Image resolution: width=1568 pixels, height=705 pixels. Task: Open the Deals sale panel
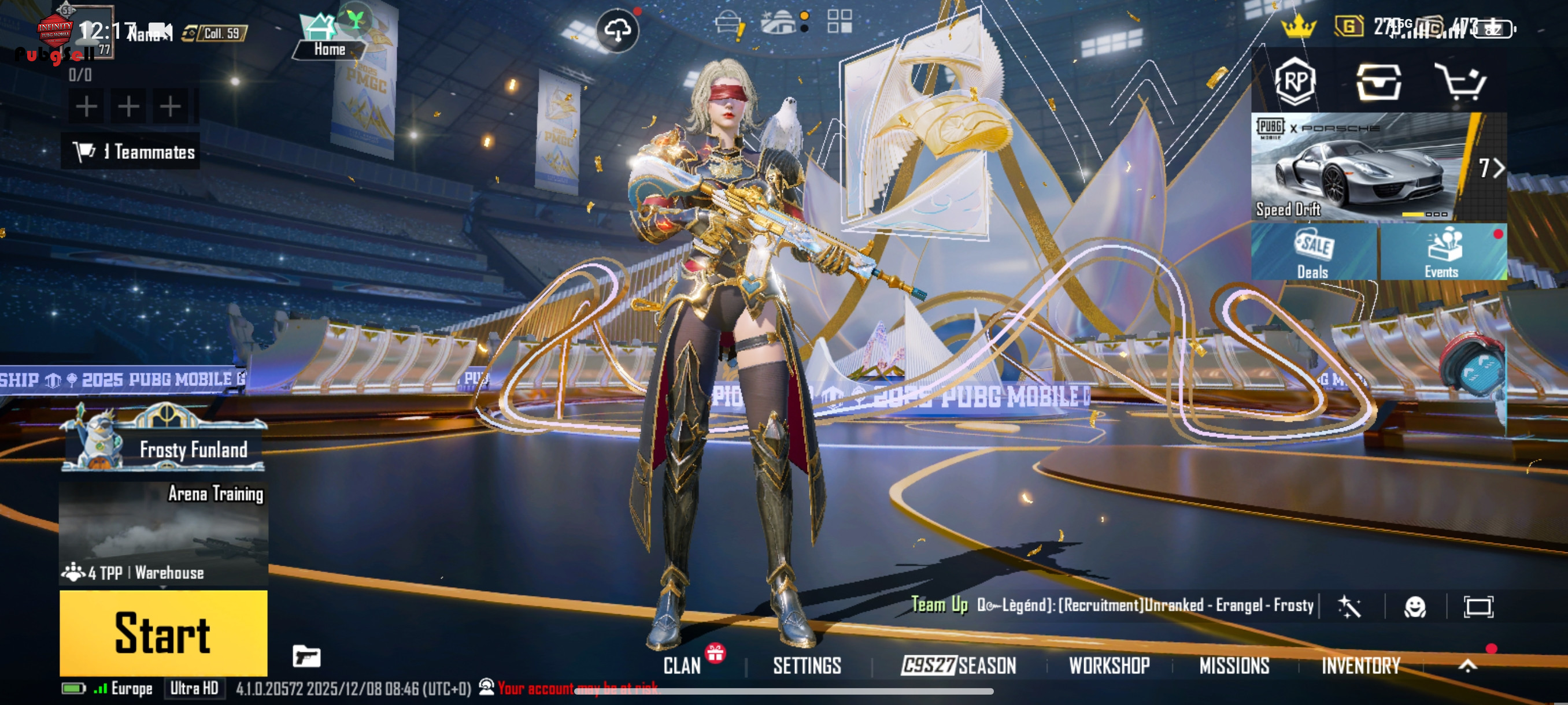pyautogui.click(x=1314, y=253)
